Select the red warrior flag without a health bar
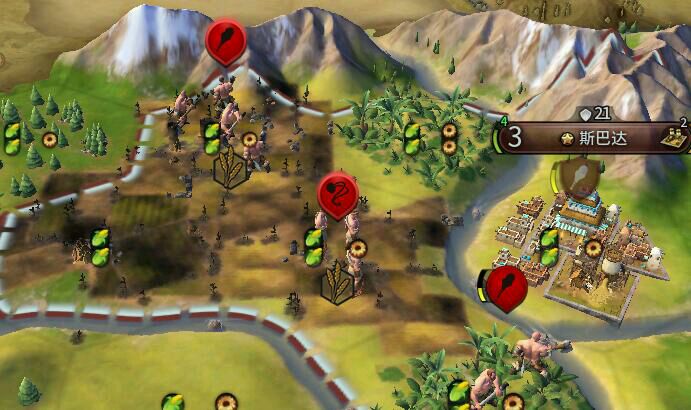The image size is (691, 410). (224, 42)
